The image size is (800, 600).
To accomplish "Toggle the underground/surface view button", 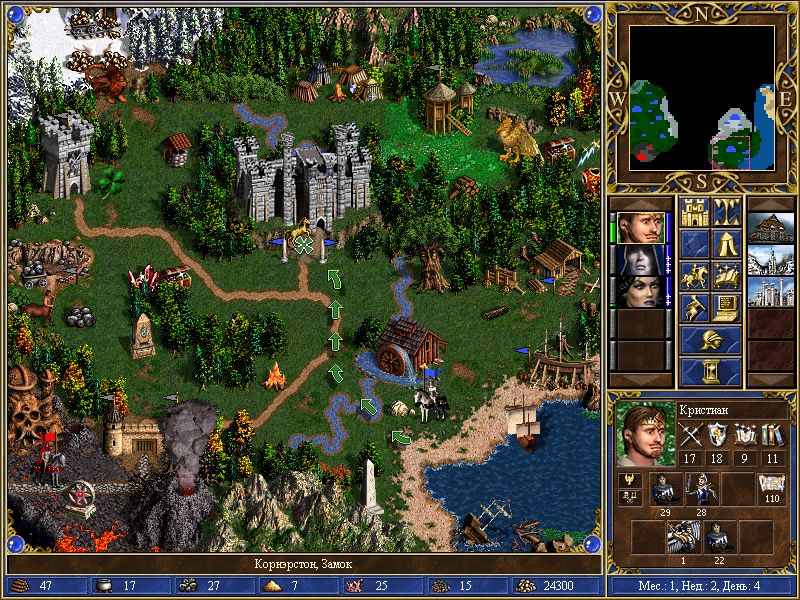I will 726,212.
